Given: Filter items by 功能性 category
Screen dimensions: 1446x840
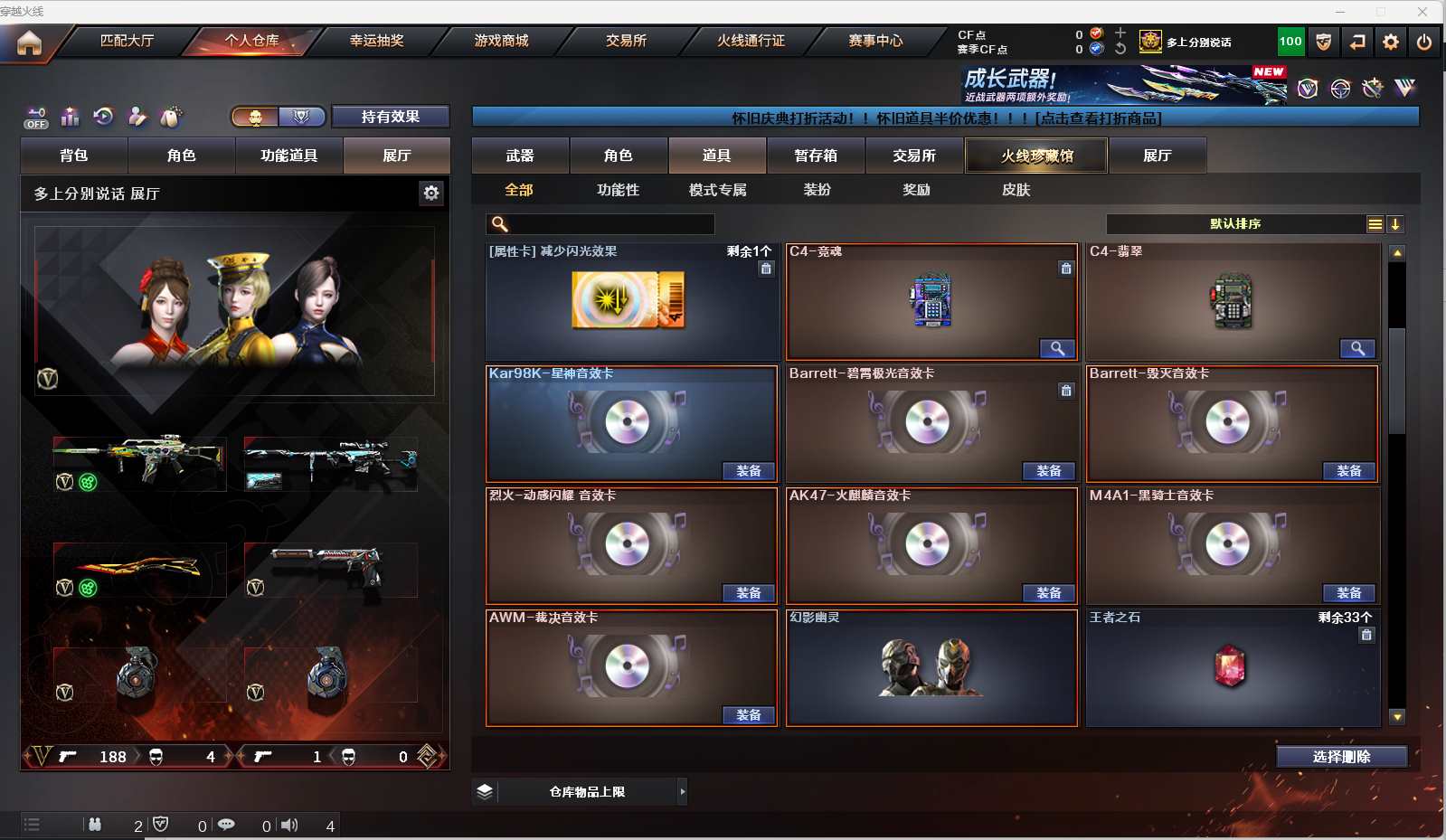Looking at the screenshot, I should 618,190.
